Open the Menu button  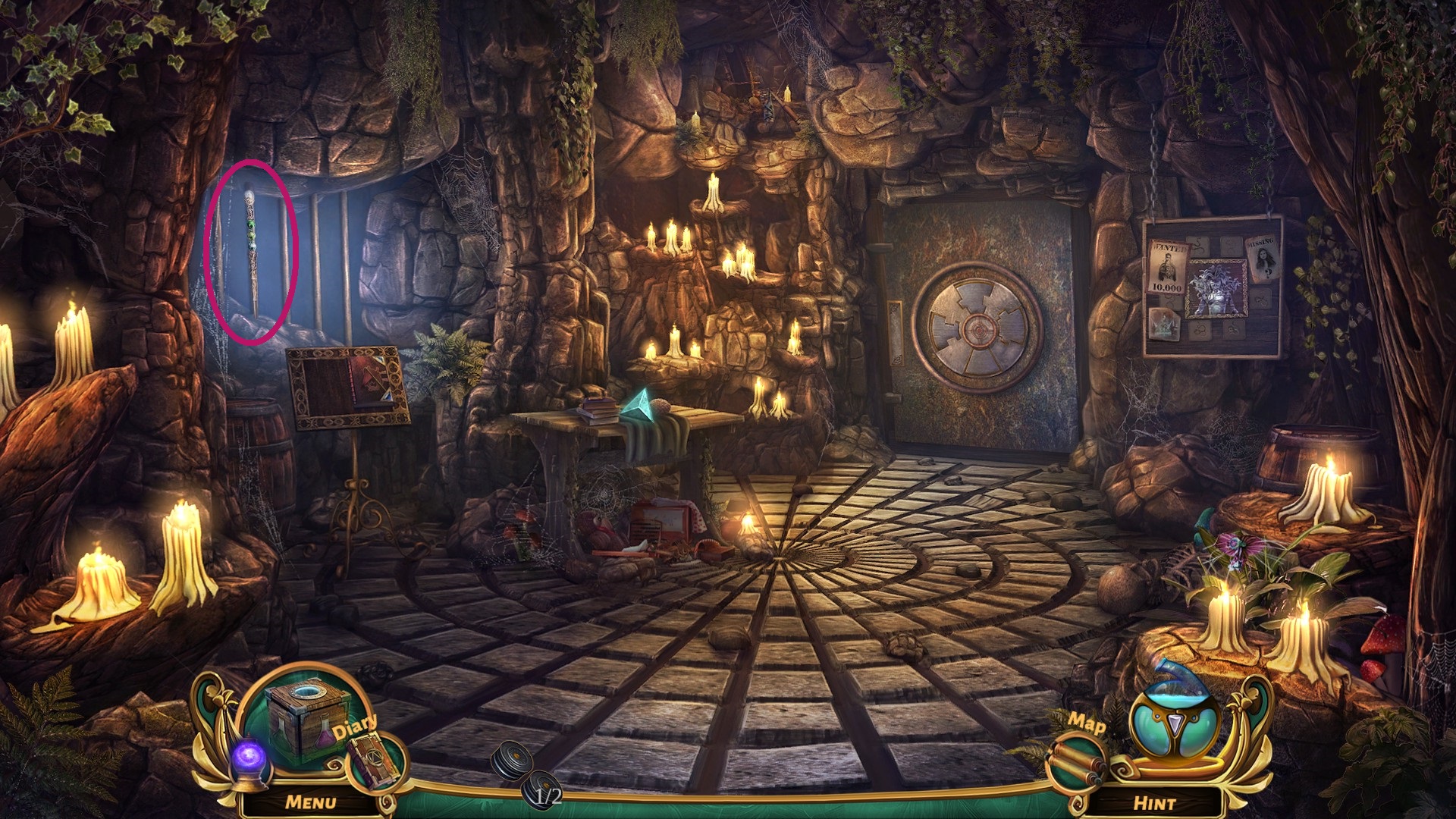click(x=310, y=802)
